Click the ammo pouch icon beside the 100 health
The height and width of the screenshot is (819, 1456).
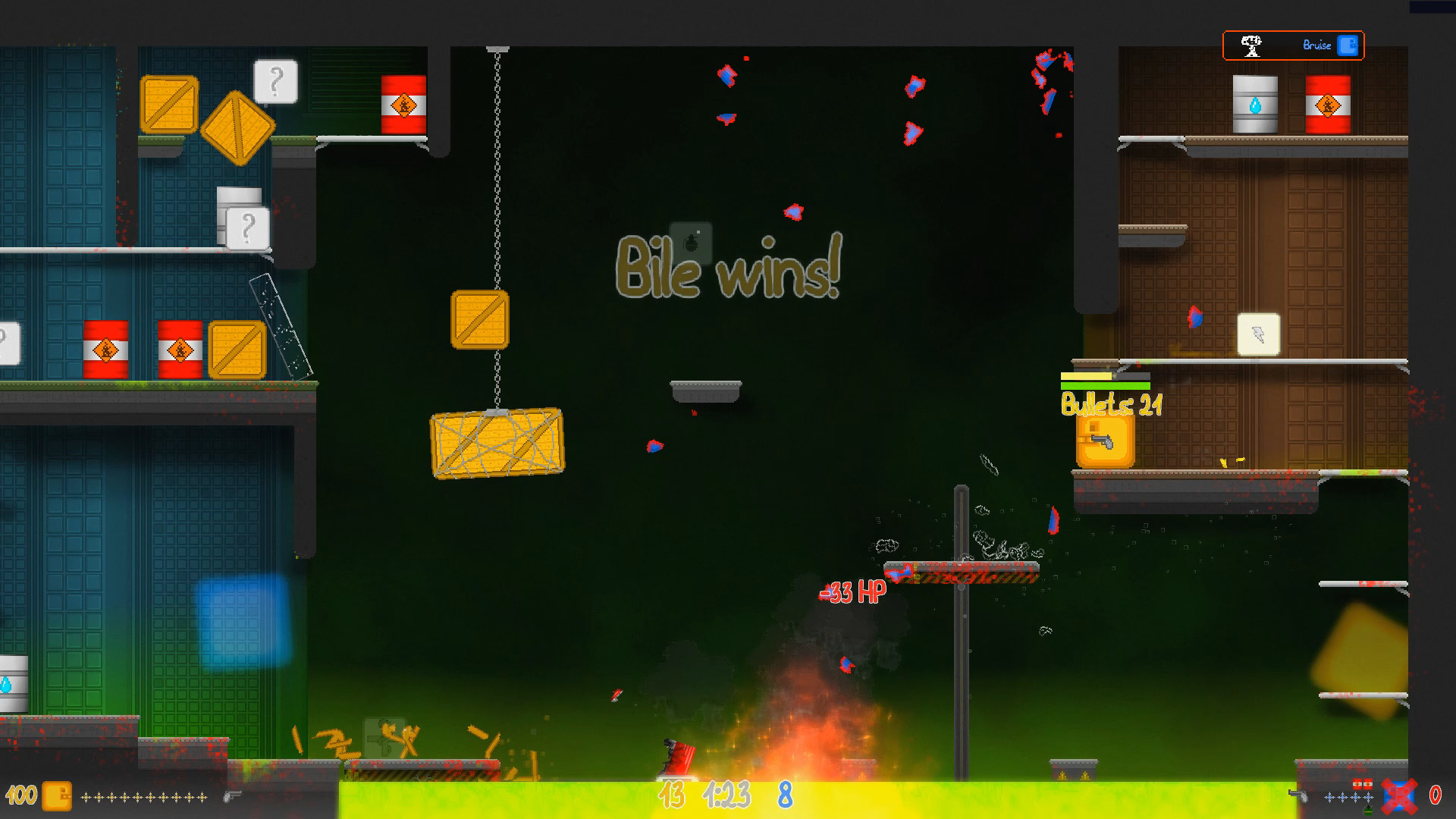(x=55, y=796)
